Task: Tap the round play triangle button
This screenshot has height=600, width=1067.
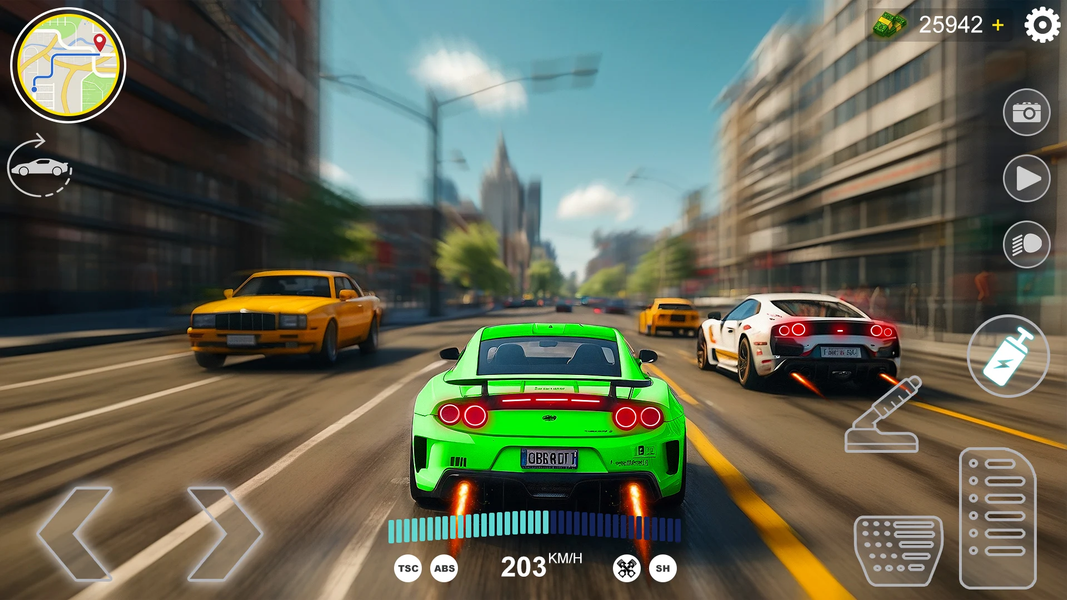Action: (1026, 179)
